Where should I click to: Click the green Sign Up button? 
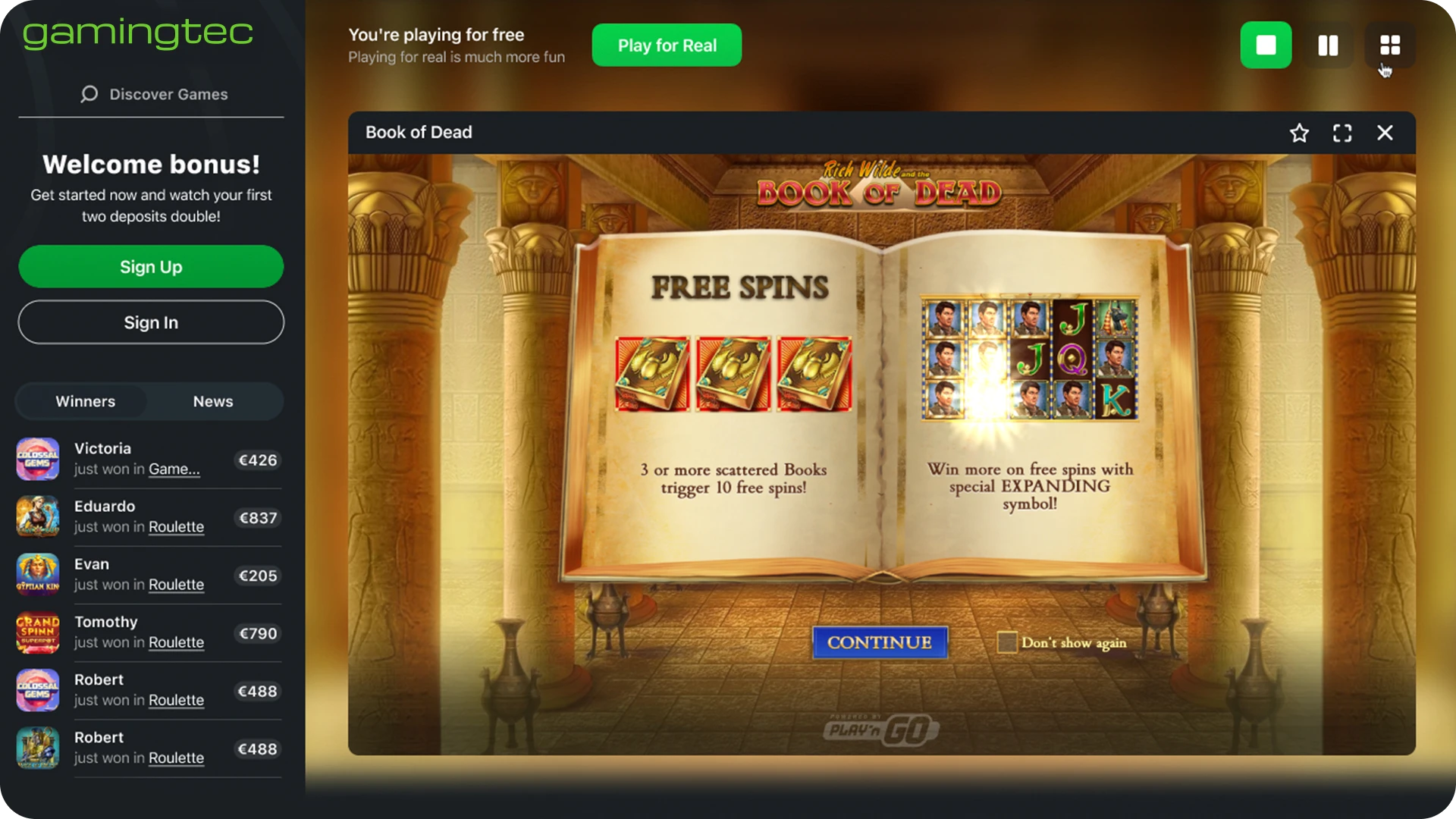pos(151,267)
